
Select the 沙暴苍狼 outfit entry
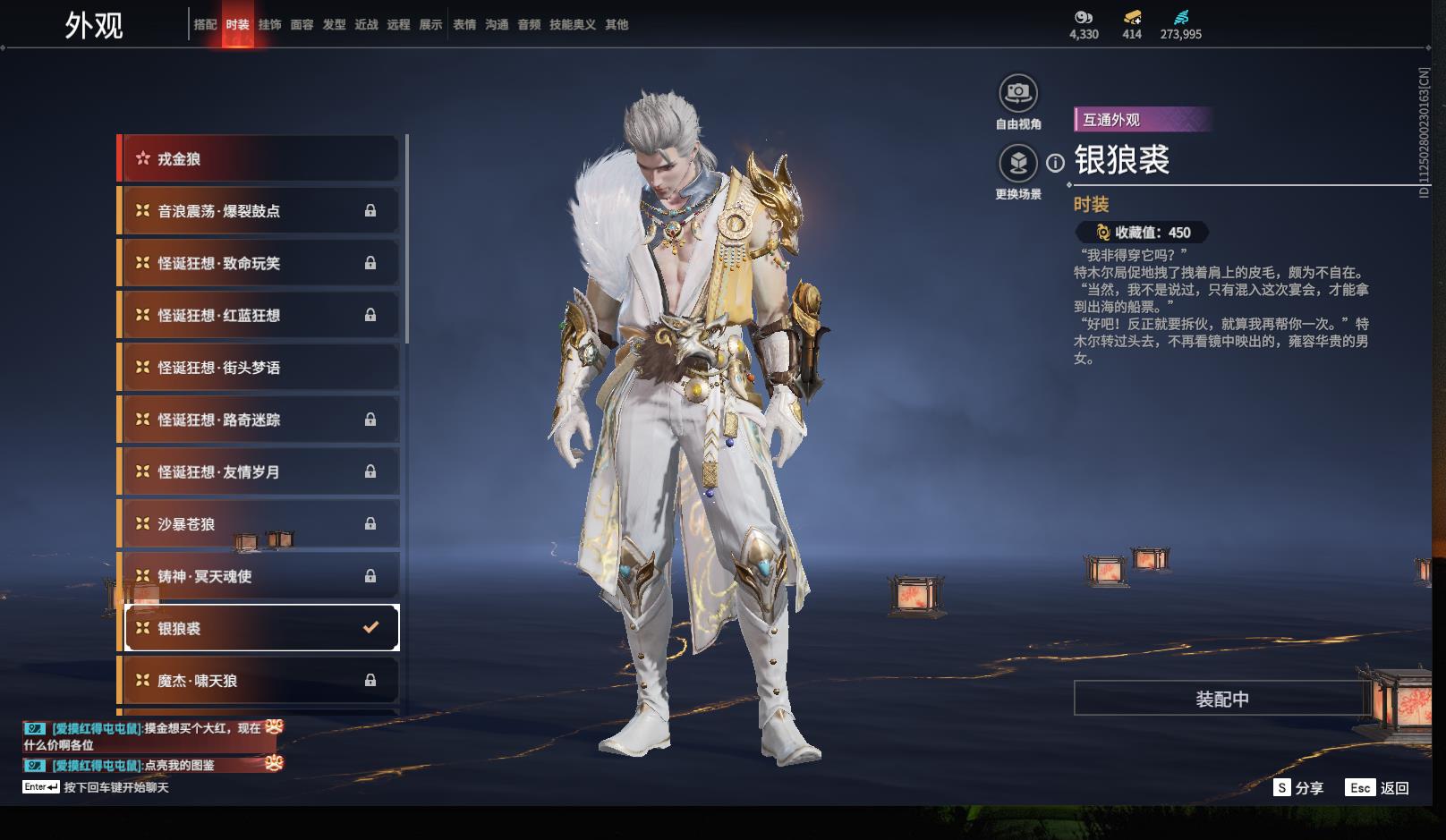pos(259,524)
